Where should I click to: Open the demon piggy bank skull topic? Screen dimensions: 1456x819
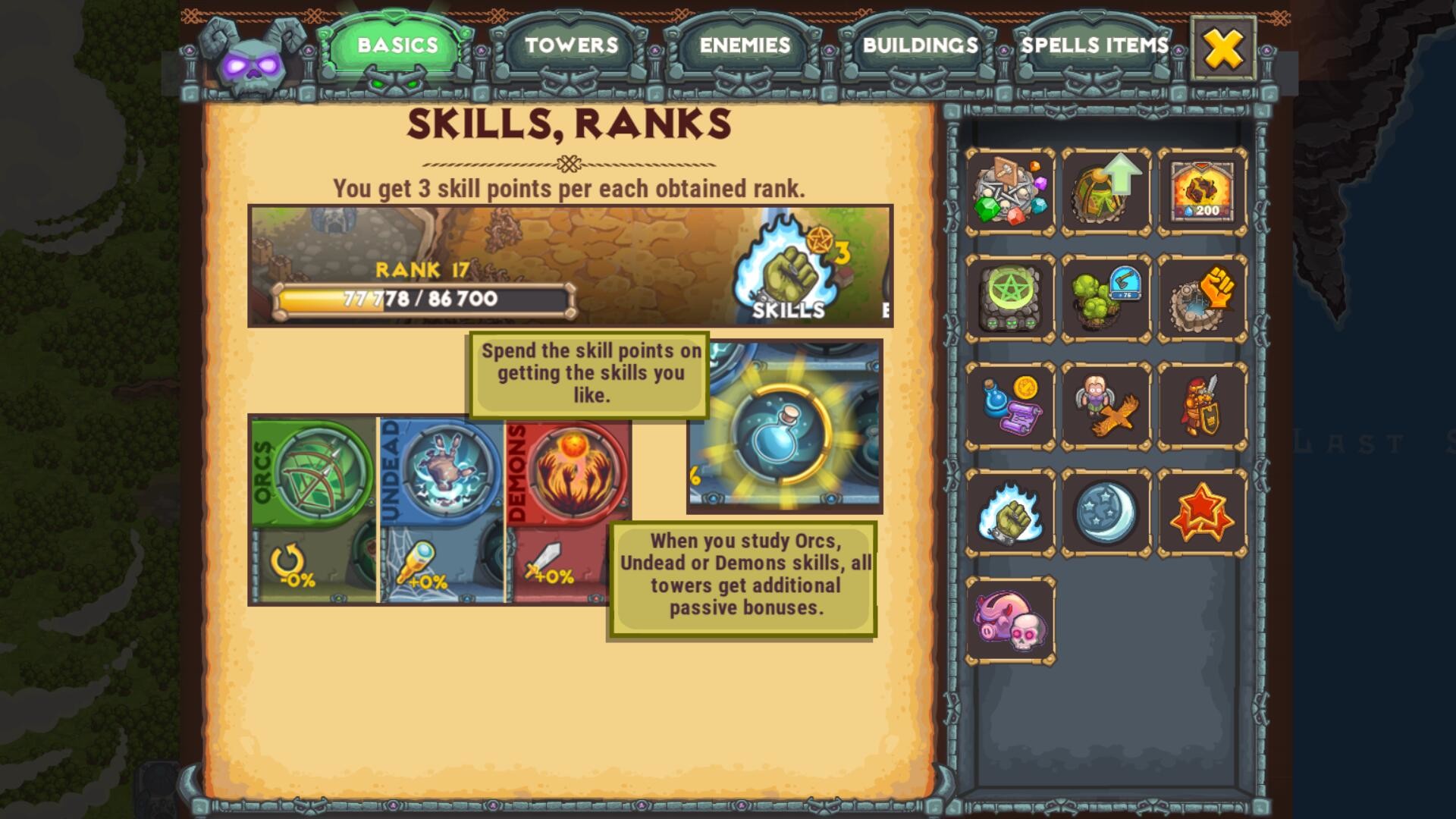coord(1011,619)
